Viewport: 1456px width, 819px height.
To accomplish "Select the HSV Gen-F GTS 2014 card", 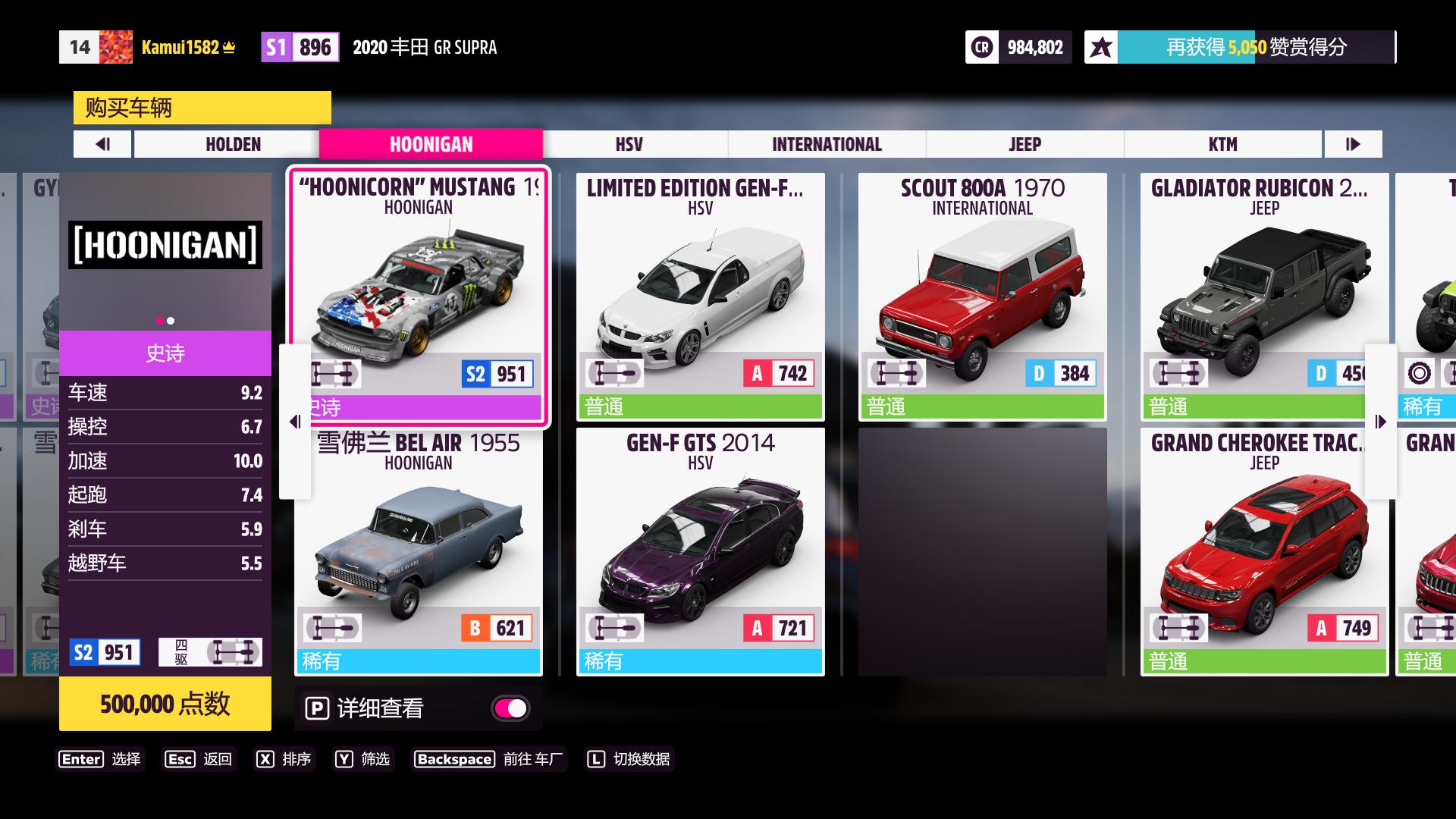I will point(700,551).
